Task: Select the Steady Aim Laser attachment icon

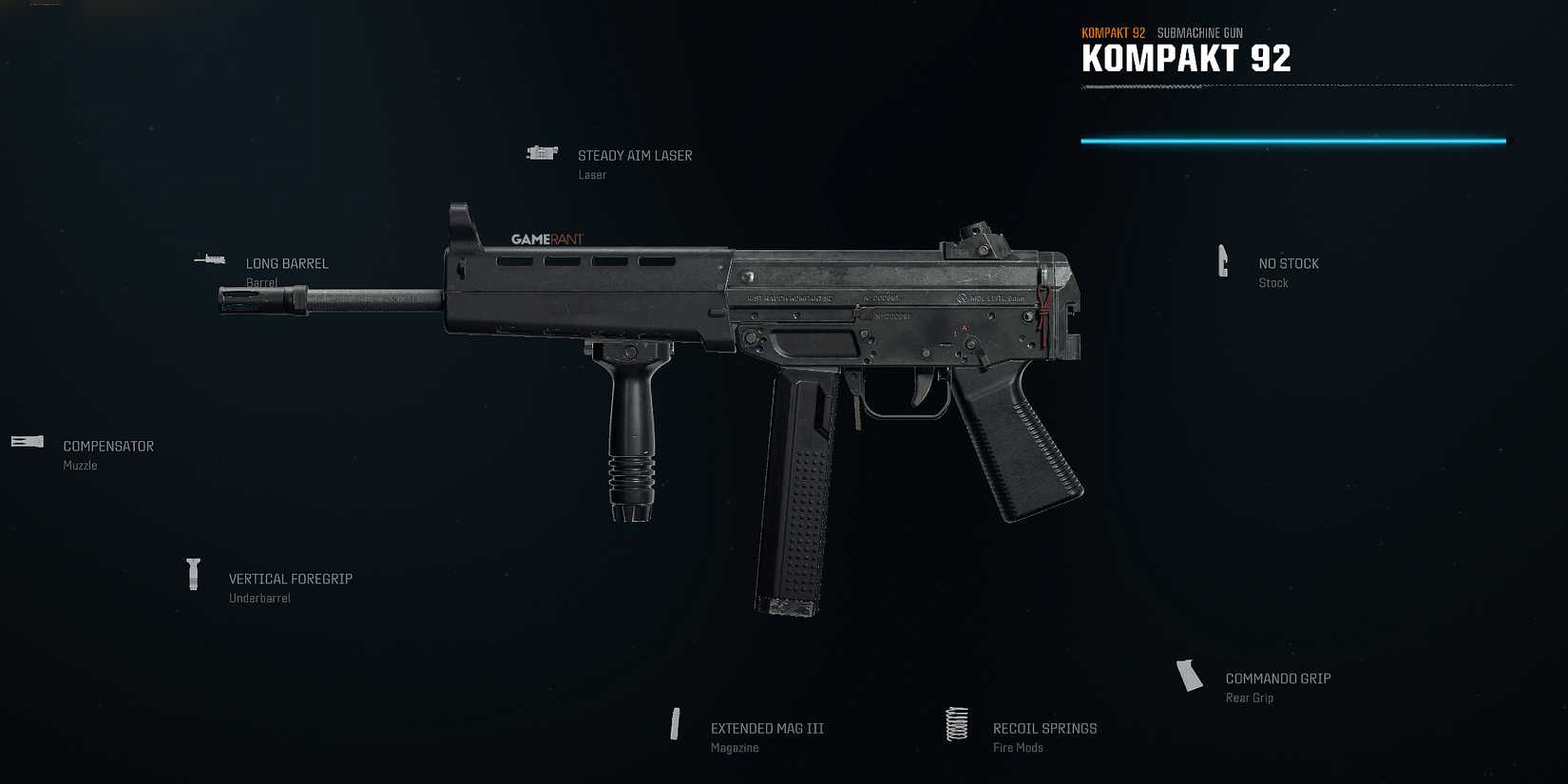Action: (x=542, y=153)
